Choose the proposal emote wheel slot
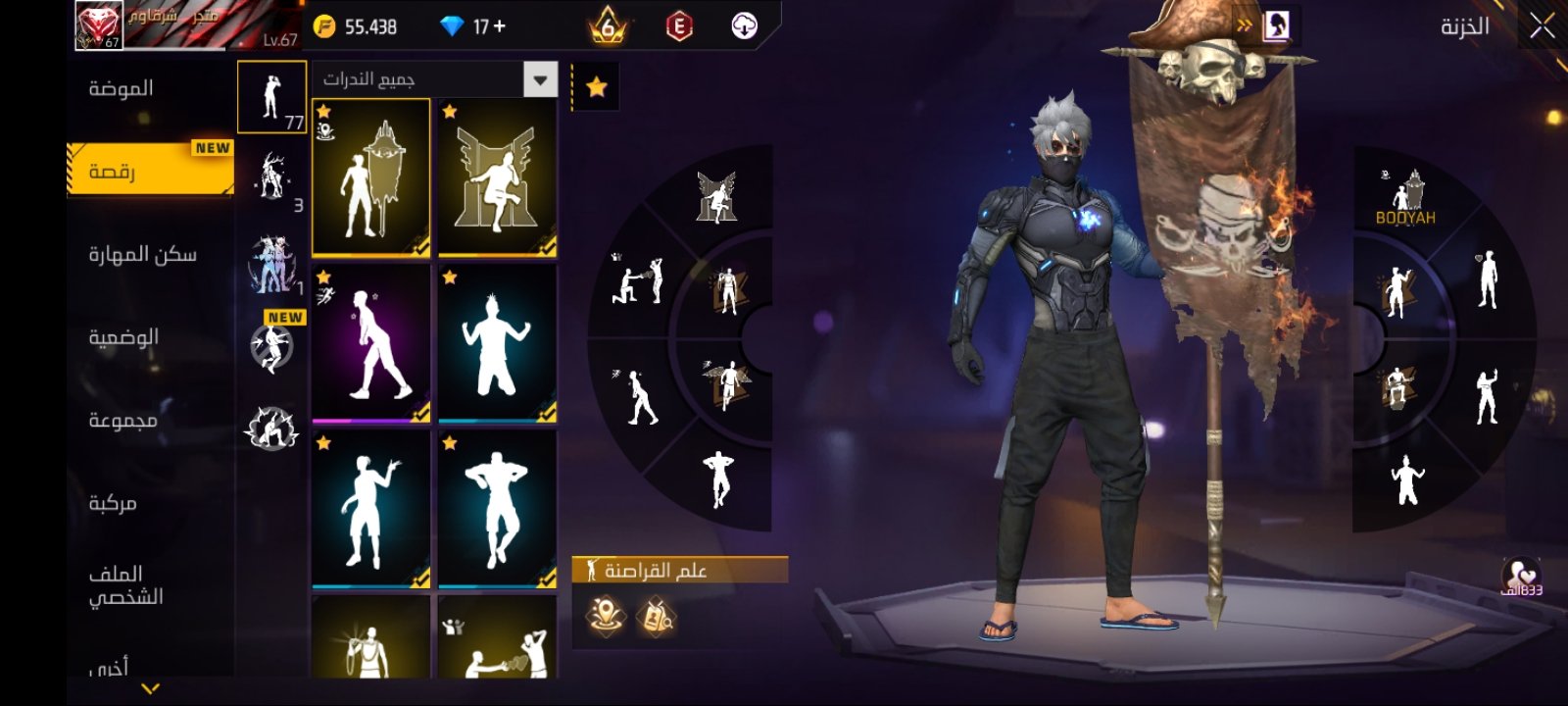 tap(637, 281)
